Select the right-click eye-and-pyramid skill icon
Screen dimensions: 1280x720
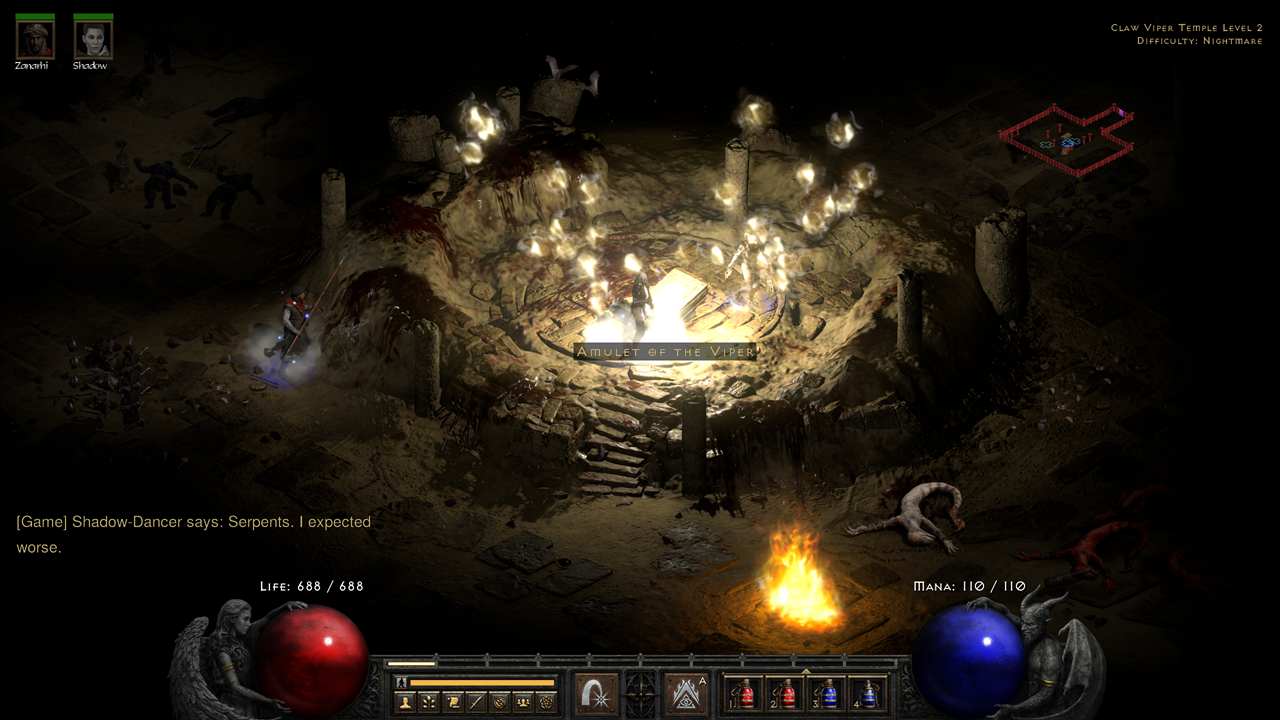coord(686,694)
